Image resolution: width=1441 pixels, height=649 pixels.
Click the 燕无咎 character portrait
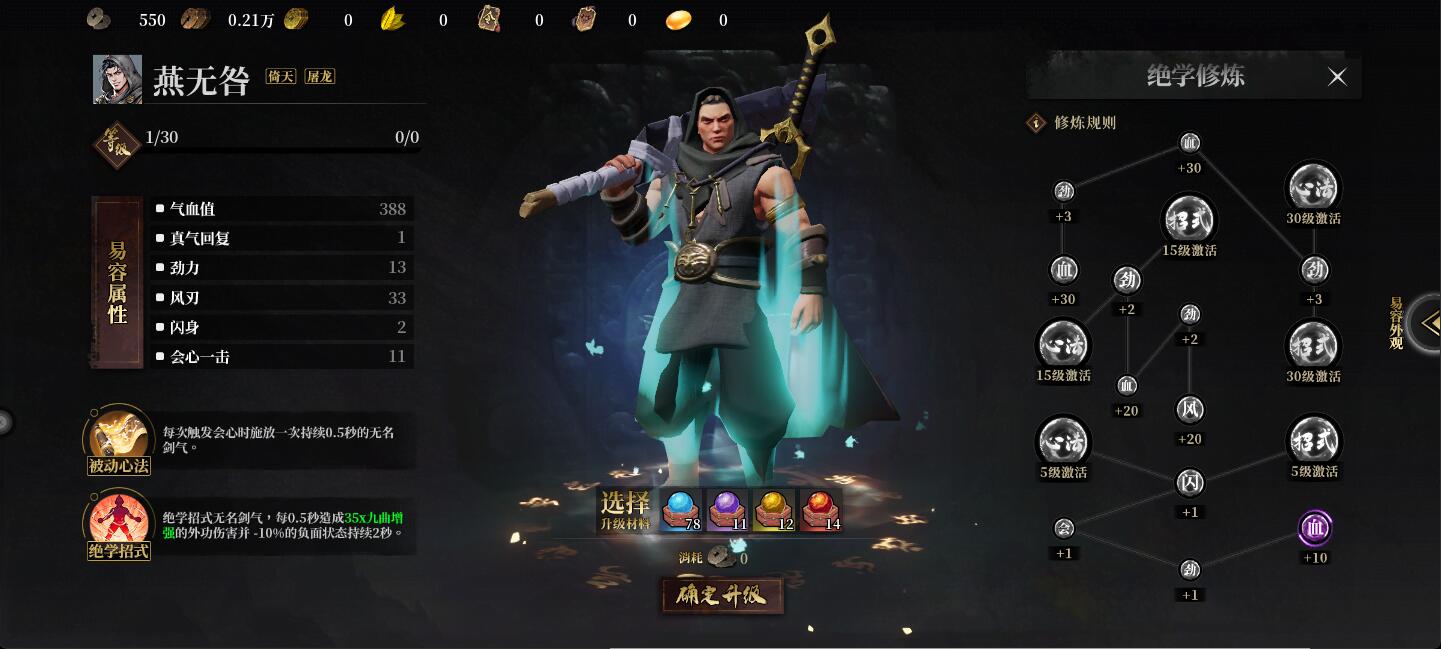tap(117, 80)
